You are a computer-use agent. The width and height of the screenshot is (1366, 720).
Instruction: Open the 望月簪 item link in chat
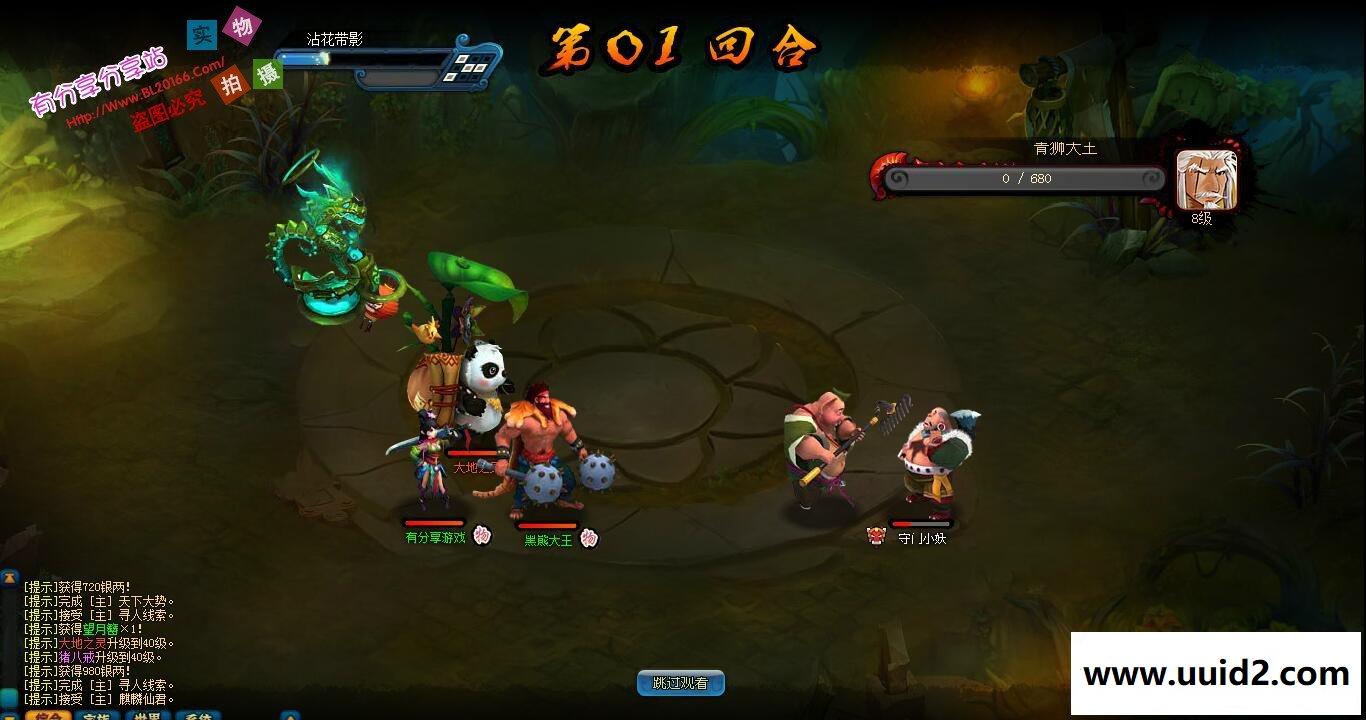point(101,629)
